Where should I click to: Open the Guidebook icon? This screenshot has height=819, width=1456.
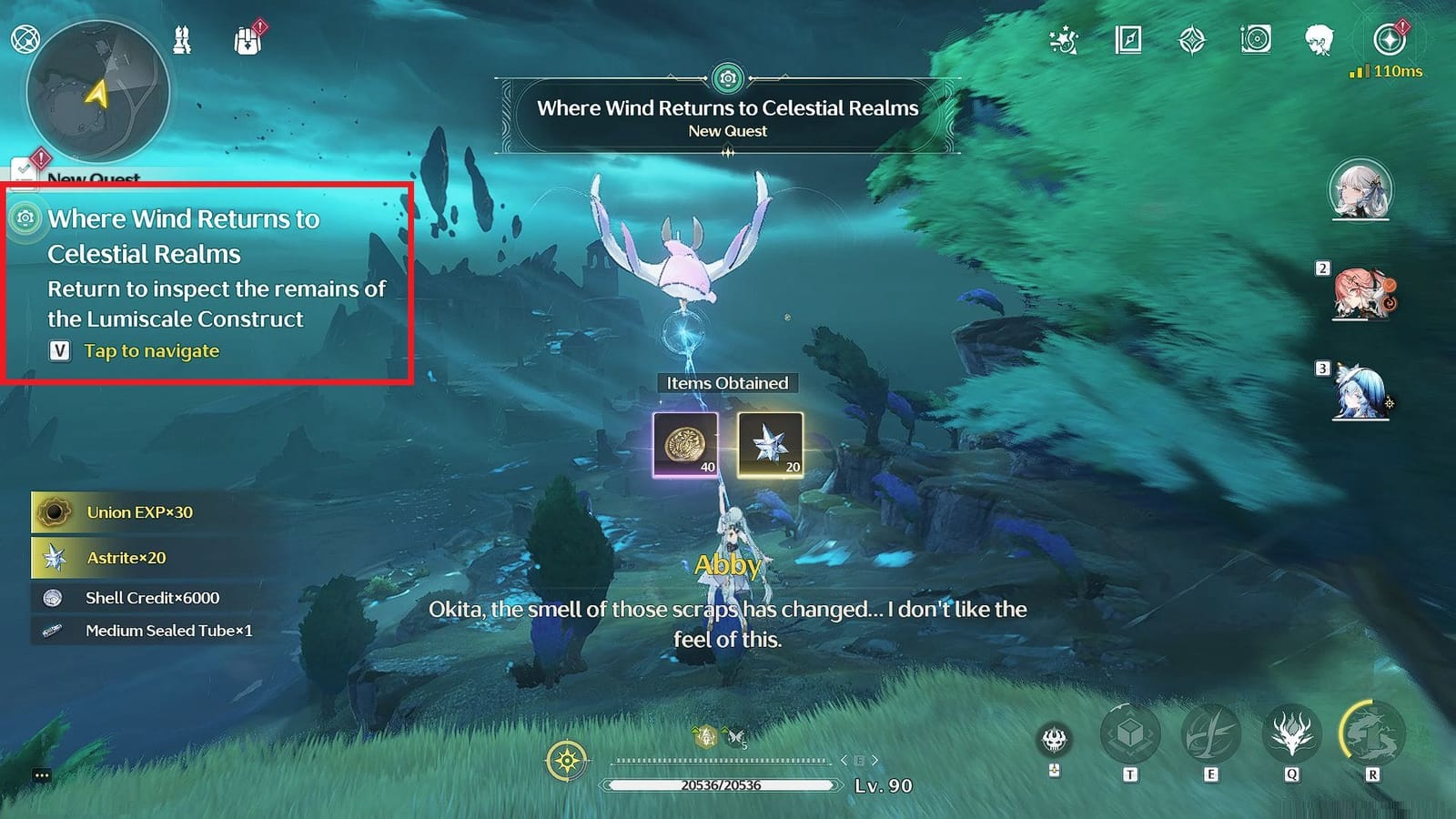click(1128, 39)
